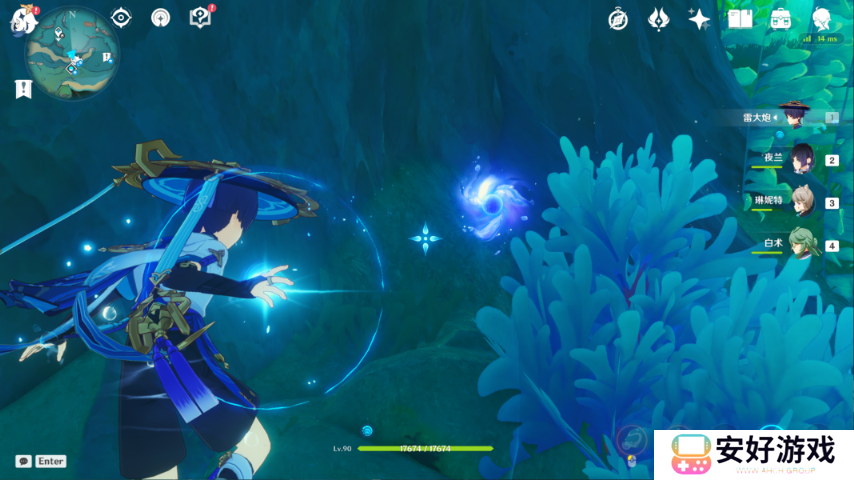
Task: Switch to party member 琳妮特
Action: pos(801,201)
